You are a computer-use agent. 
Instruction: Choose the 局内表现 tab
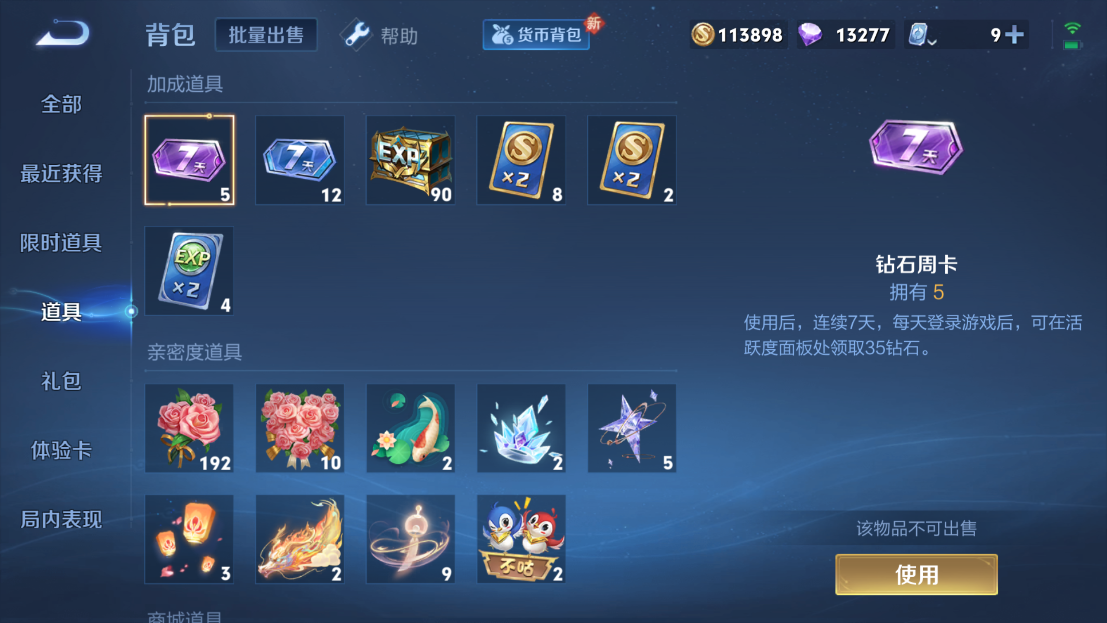click(x=61, y=519)
